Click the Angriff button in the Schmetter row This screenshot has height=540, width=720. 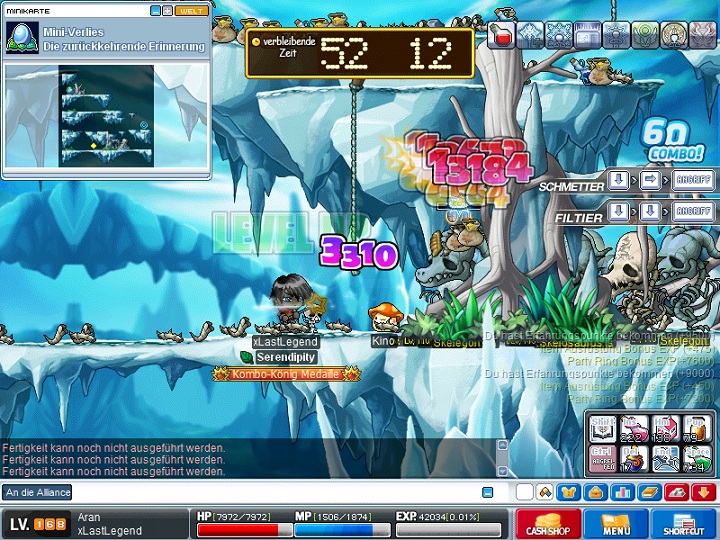point(693,180)
